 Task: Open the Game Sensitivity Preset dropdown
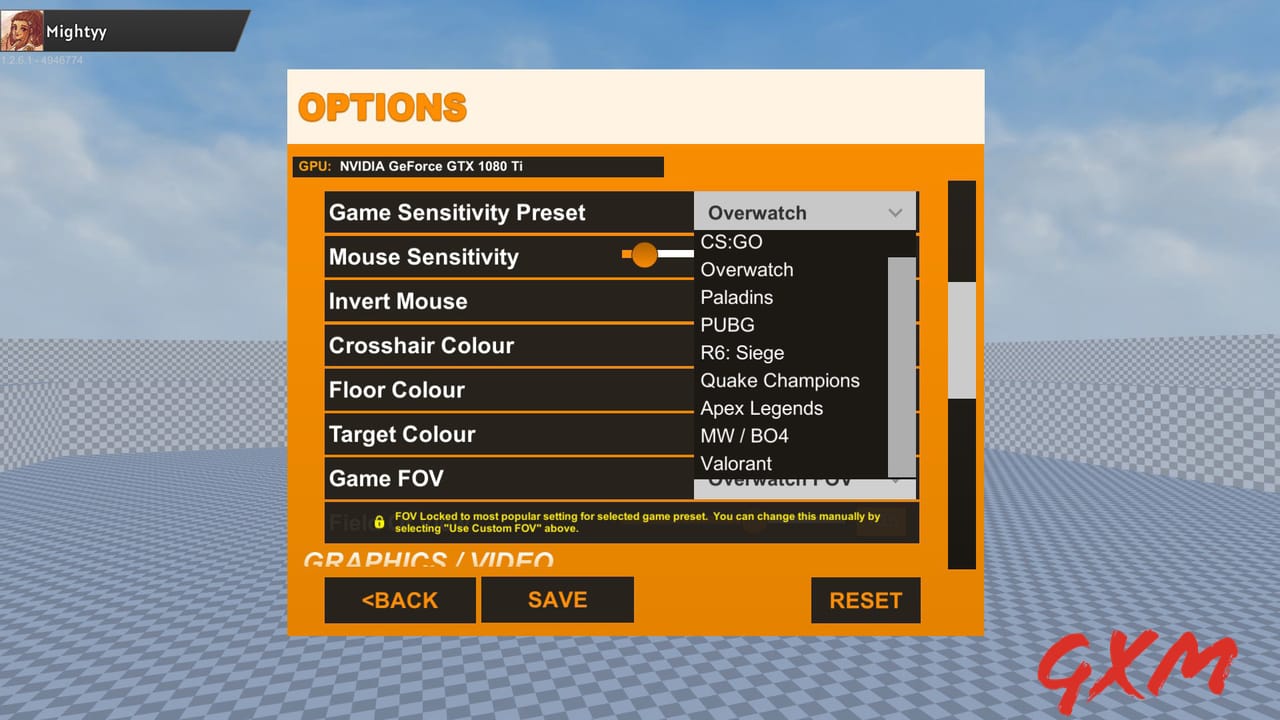pos(805,212)
